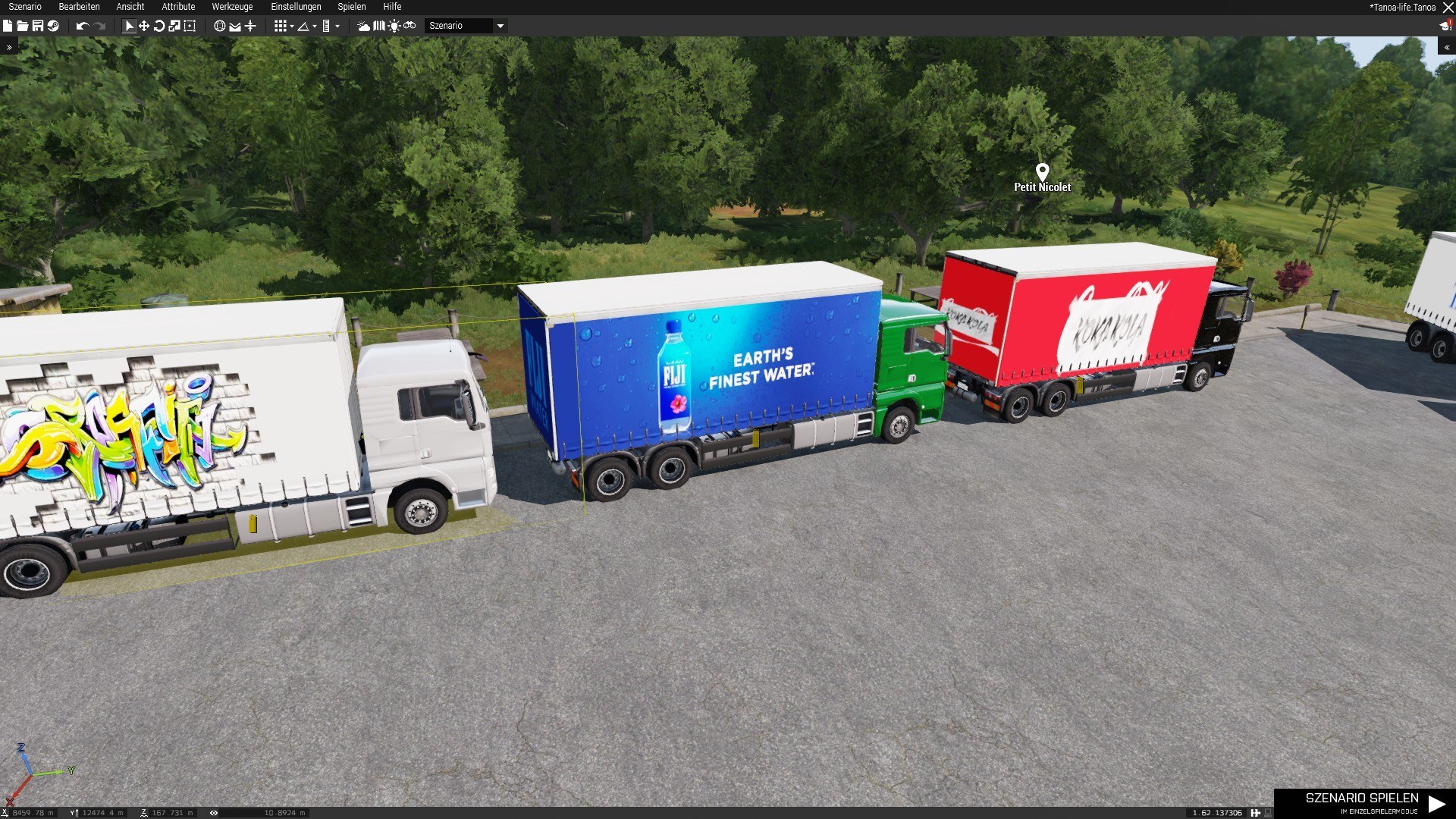The height and width of the screenshot is (819, 1456).
Task: Expand the Szenario dropdown in the toolbar
Action: (500, 26)
